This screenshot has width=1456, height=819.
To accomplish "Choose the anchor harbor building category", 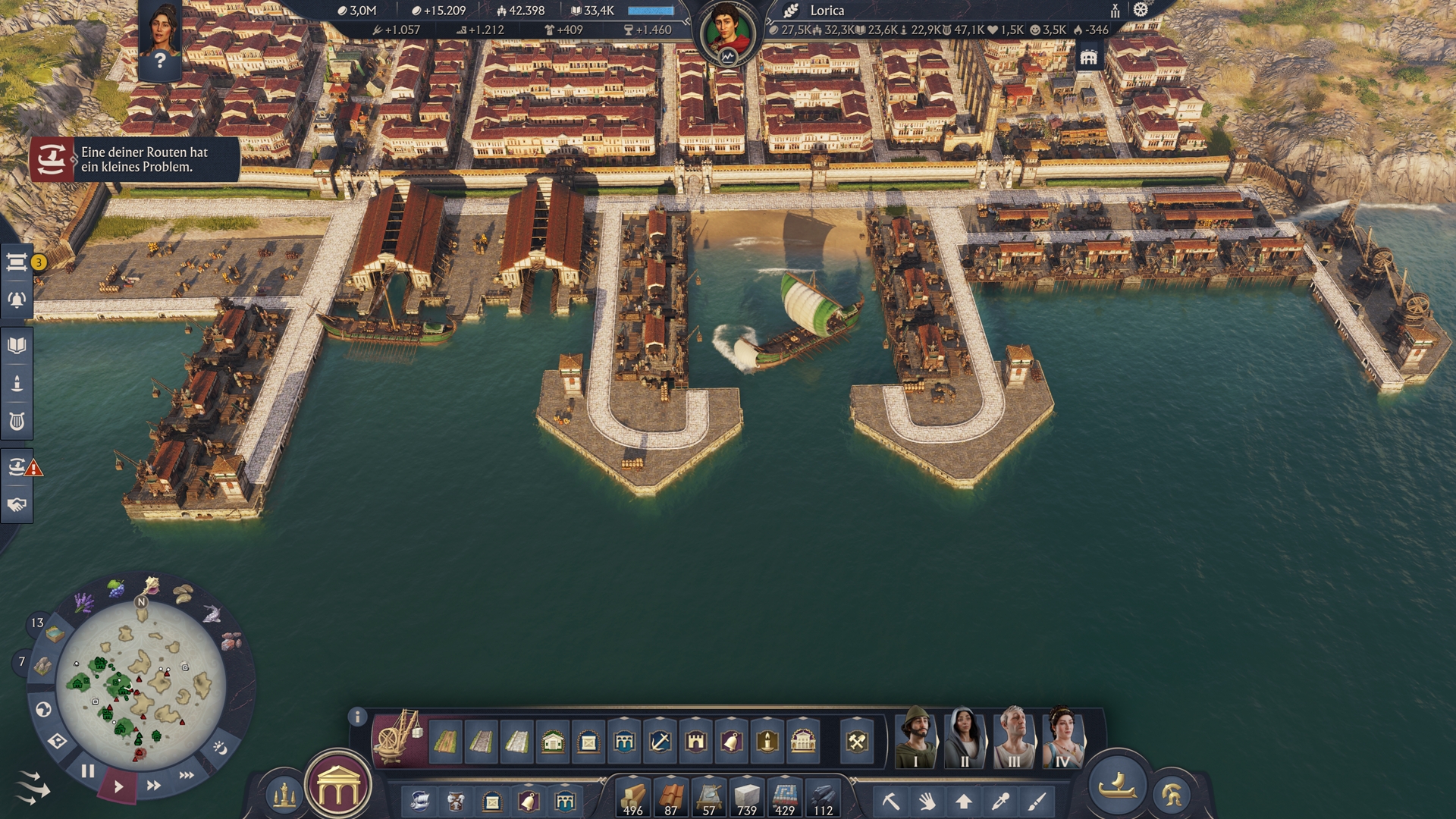I will point(660,741).
